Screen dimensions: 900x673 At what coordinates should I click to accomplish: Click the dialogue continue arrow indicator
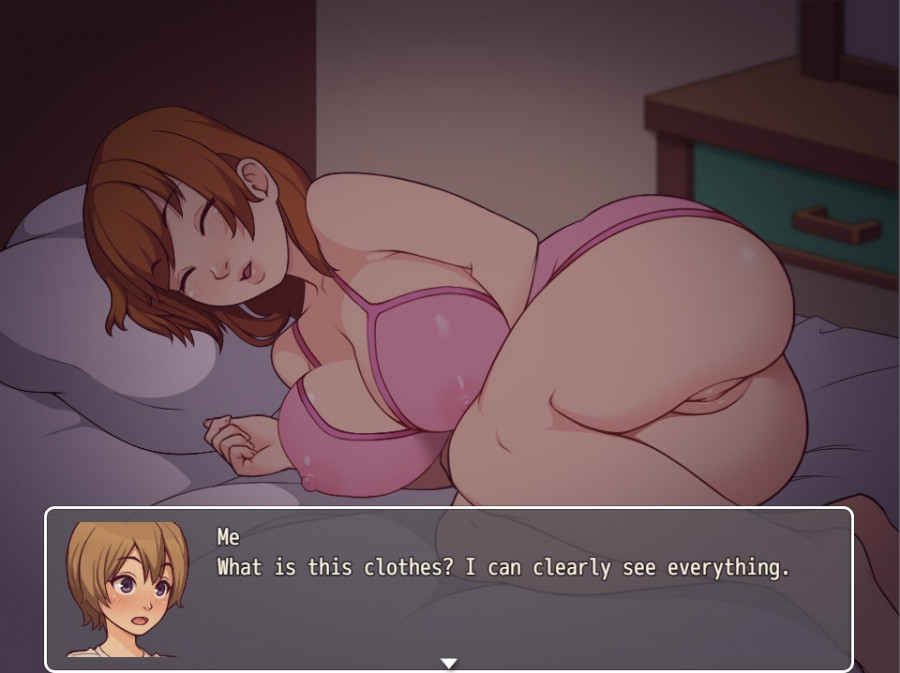[x=449, y=663]
